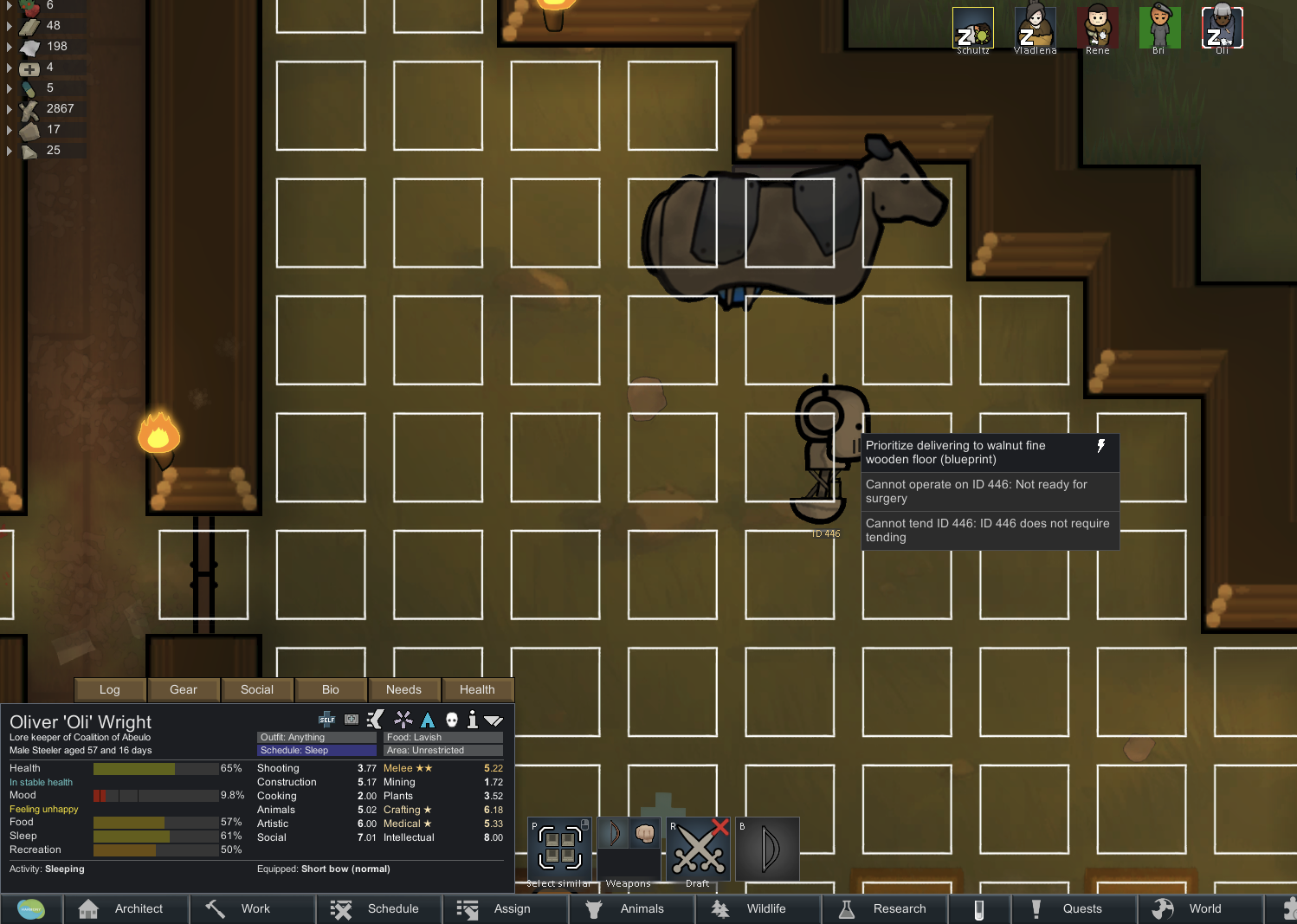Viewport: 1297px width, 924px height.
Task: Open the Outfit: Anything dropdown
Action: pyautogui.click(x=316, y=737)
